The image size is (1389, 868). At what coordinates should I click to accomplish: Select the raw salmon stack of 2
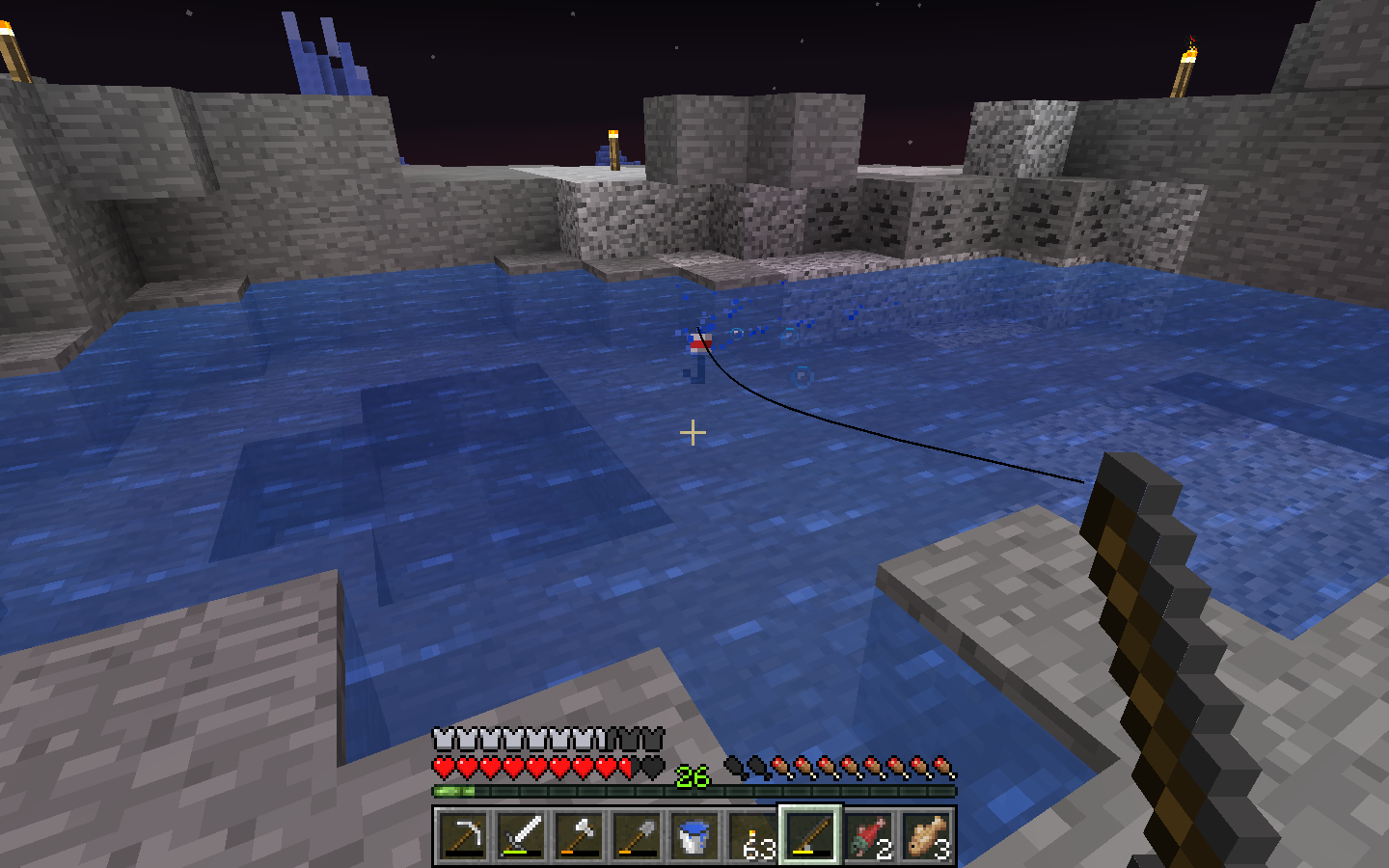point(868,835)
